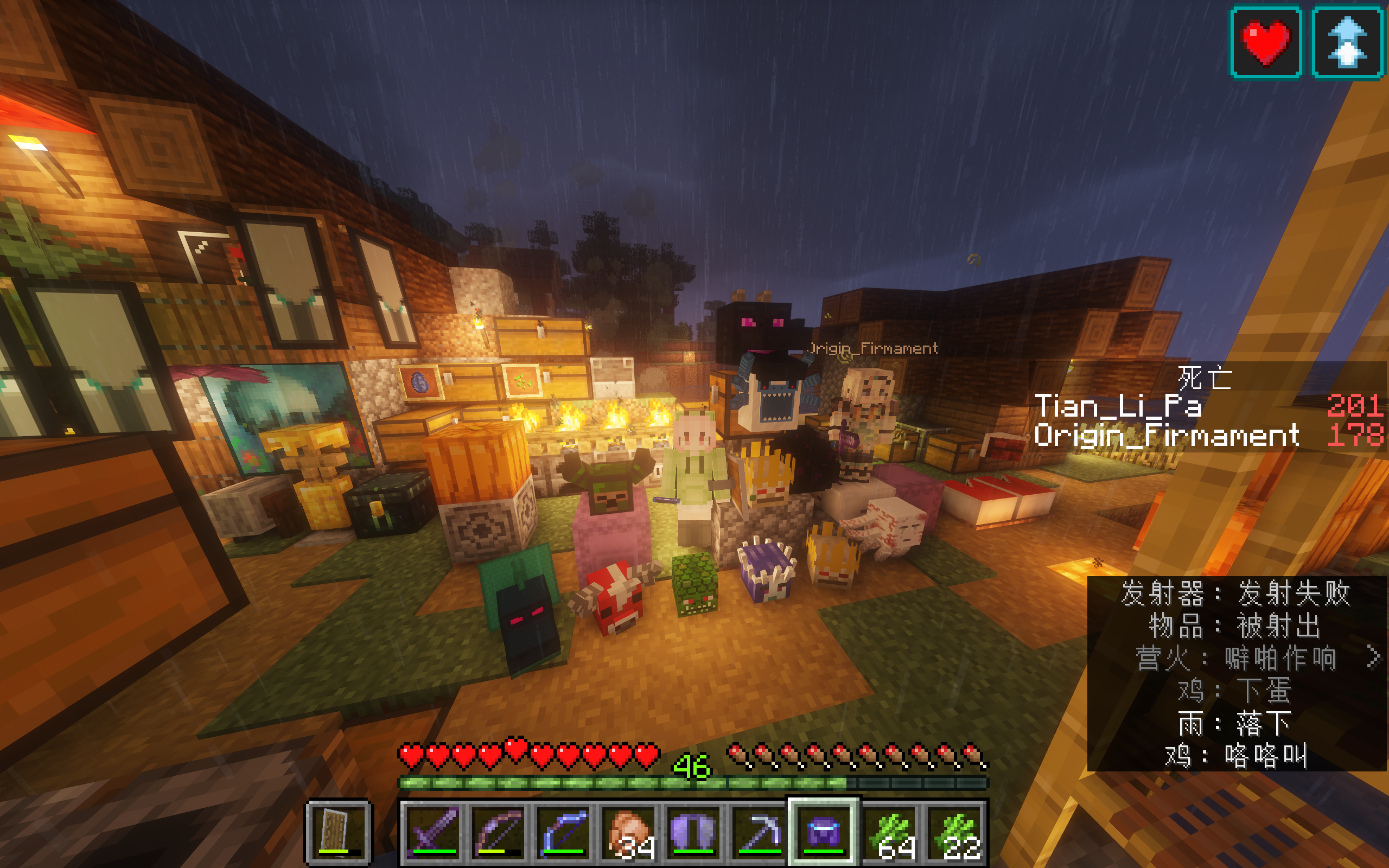Choose the elytra hotbar slot
The height and width of the screenshot is (868, 1389).
pyautogui.click(x=694, y=832)
